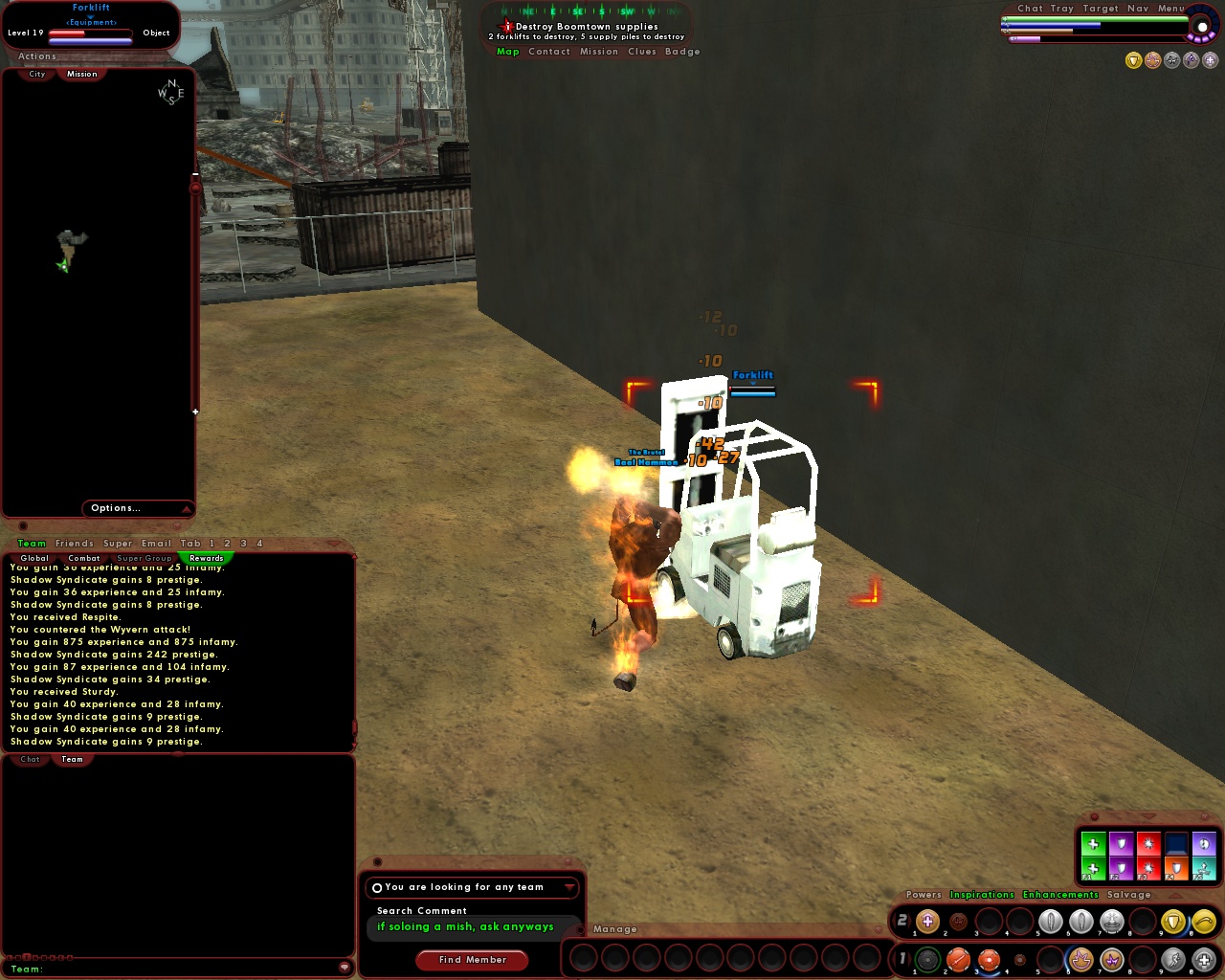
Task: Use the Sprint runner power icon in tray 1
Action: (1172, 960)
